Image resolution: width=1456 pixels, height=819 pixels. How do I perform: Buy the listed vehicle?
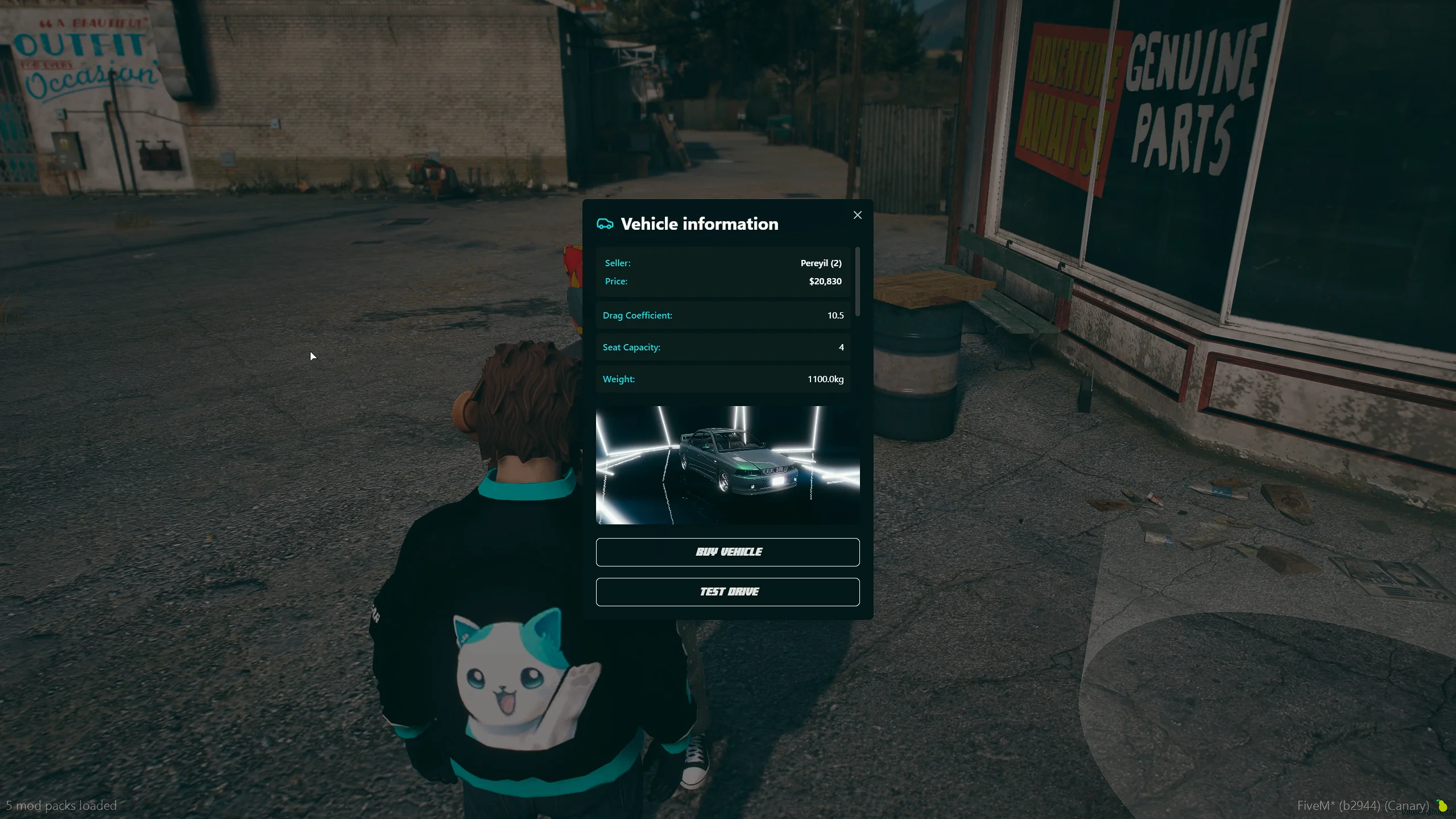pyautogui.click(x=727, y=552)
